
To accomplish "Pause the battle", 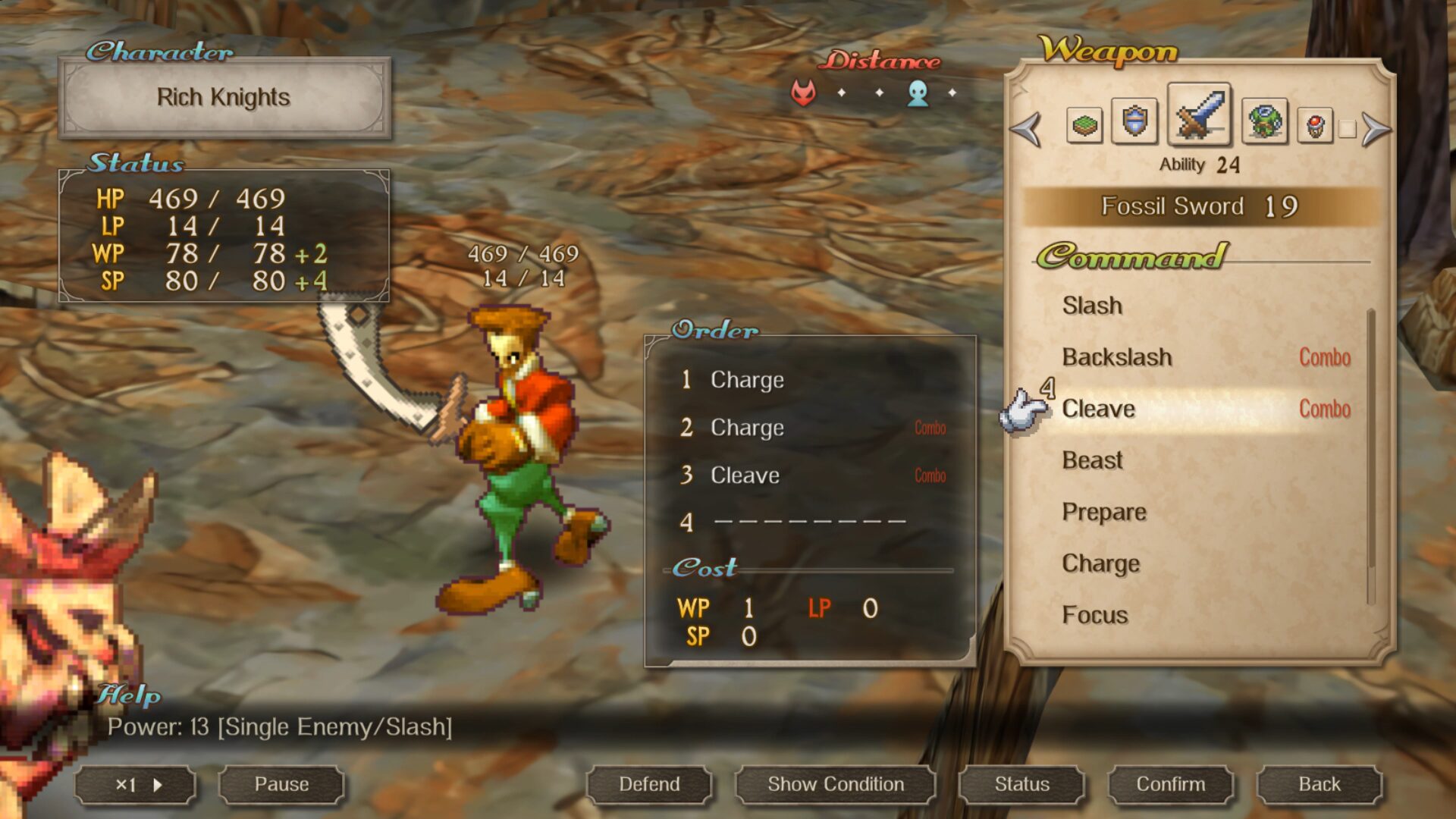I will pyautogui.click(x=281, y=784).
